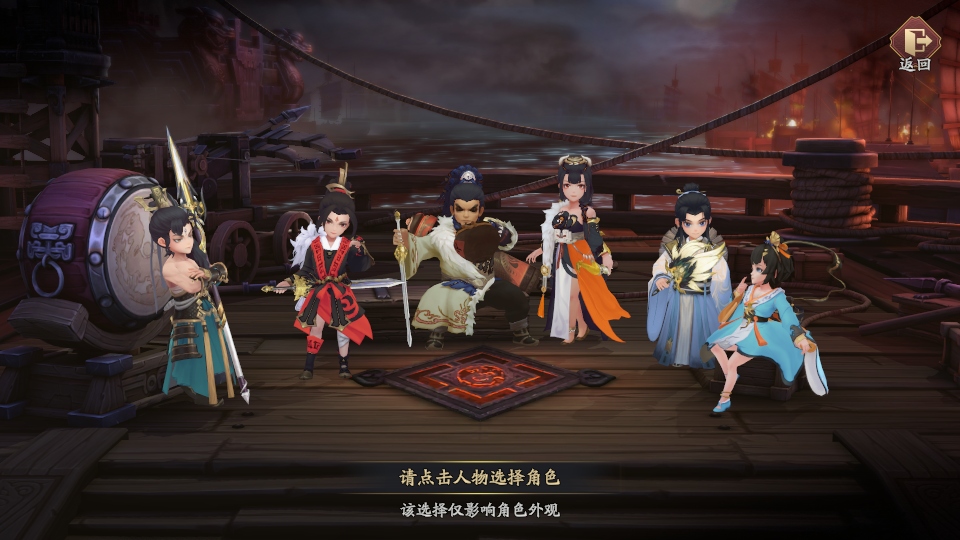960x540 pixels.
Task: Choose the red-robed character with white feathers
Action: (330, 280)
